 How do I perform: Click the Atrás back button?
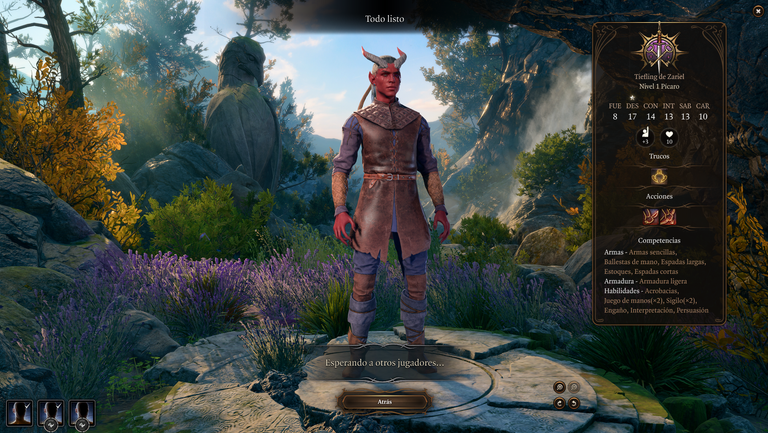pos(385,401)
